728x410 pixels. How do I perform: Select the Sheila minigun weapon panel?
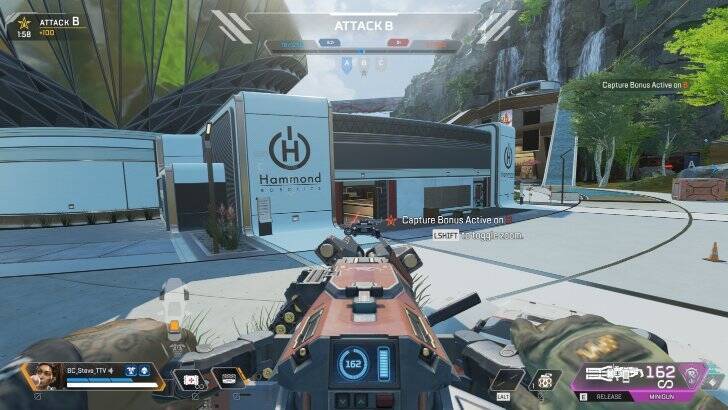pos(618,377)
